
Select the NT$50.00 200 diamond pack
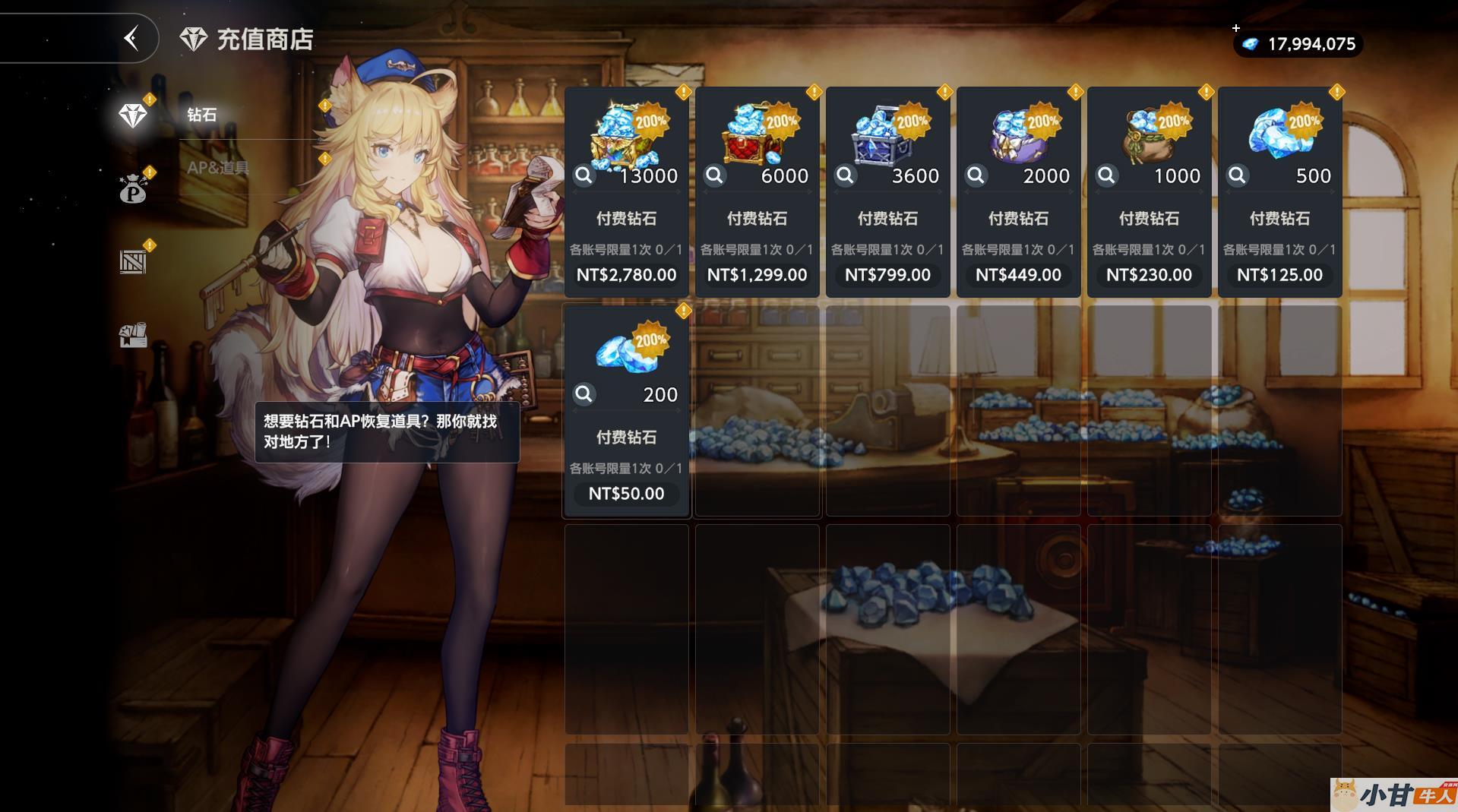626,494
